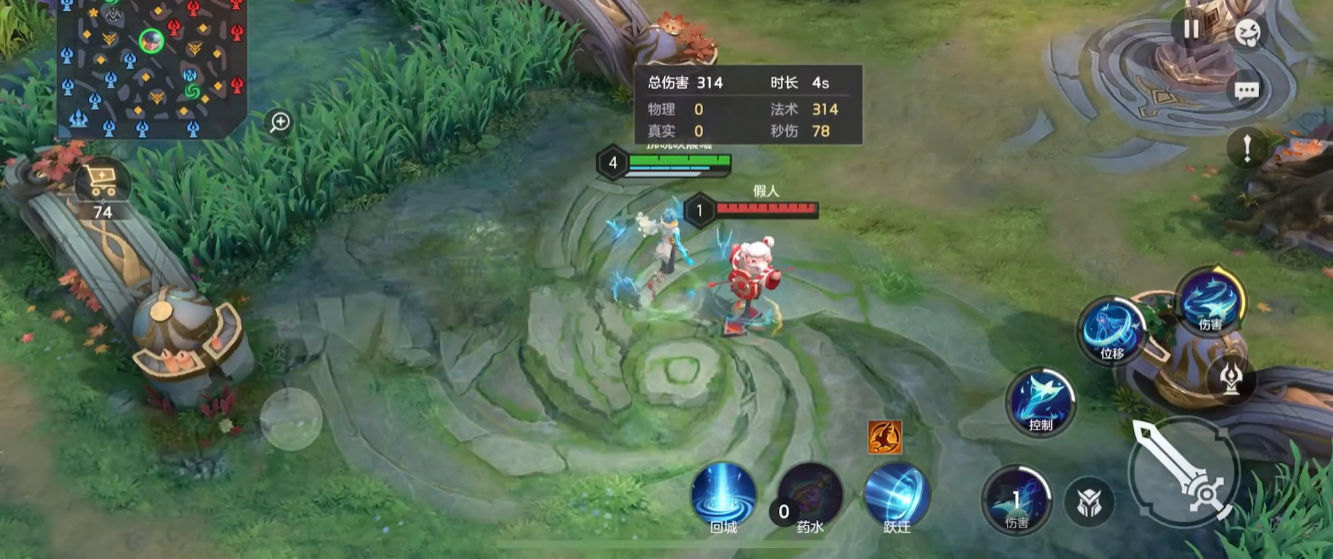The image size is (1333, 559).
Task: Use the 药水 potion button
Action: (810, 494)
